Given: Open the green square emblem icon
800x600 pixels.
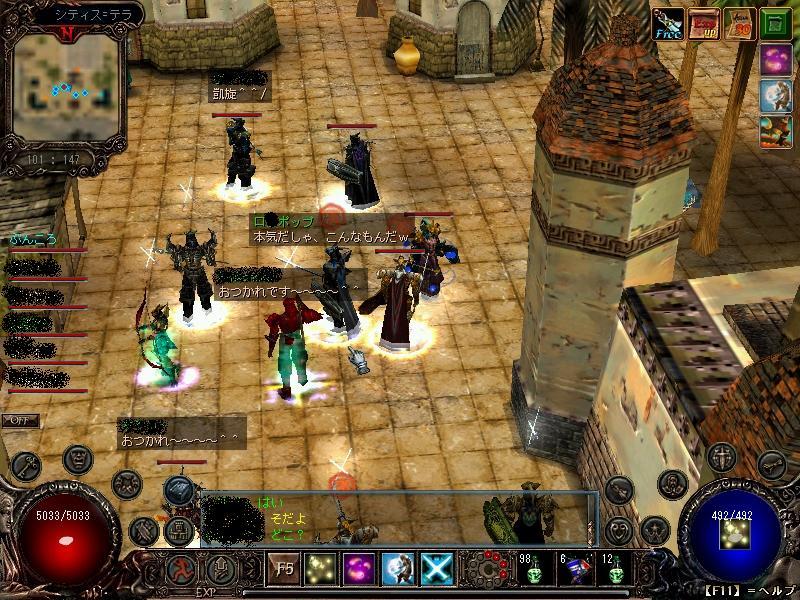Looking at the screenshot, I should click(x=775, y=23).
